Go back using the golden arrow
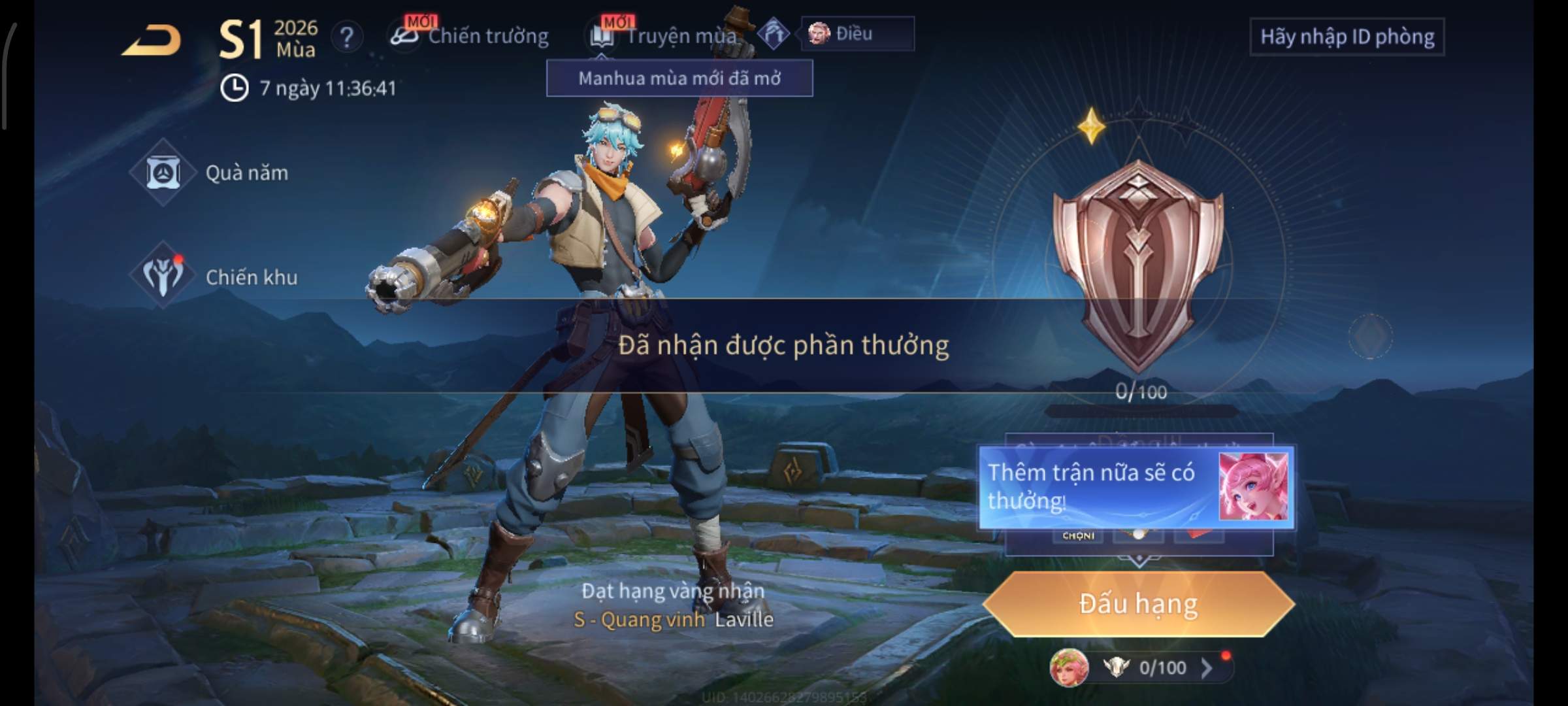 coord(152,41)
